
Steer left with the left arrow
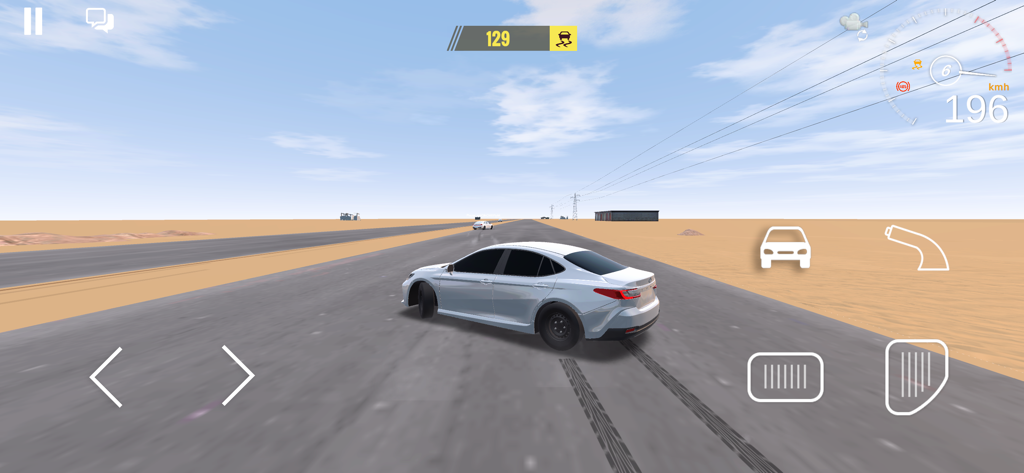[107, 377]
